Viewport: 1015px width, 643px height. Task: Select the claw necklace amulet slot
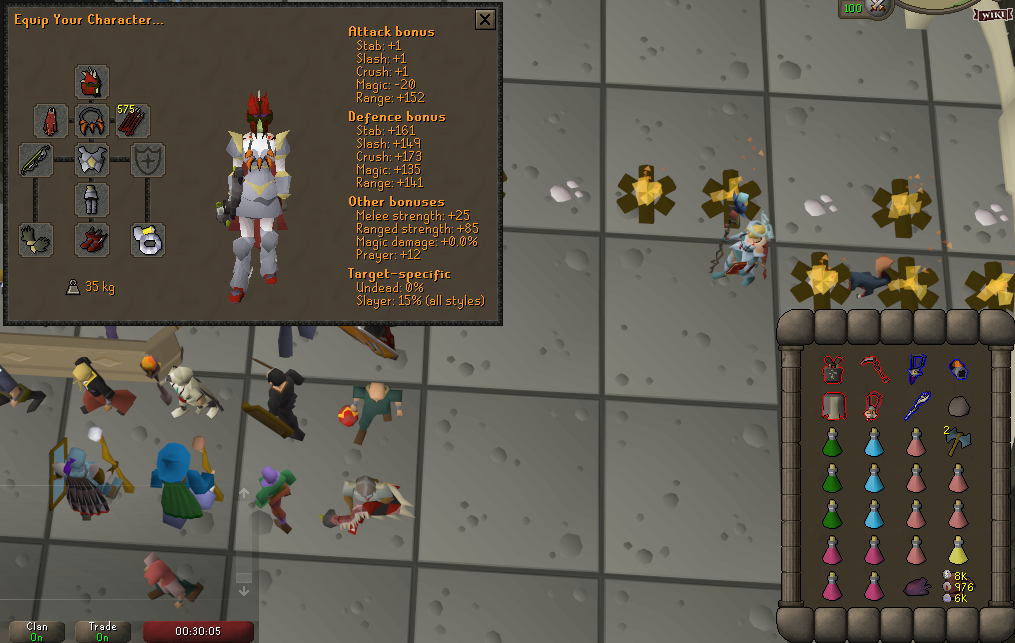coord(92,121)
